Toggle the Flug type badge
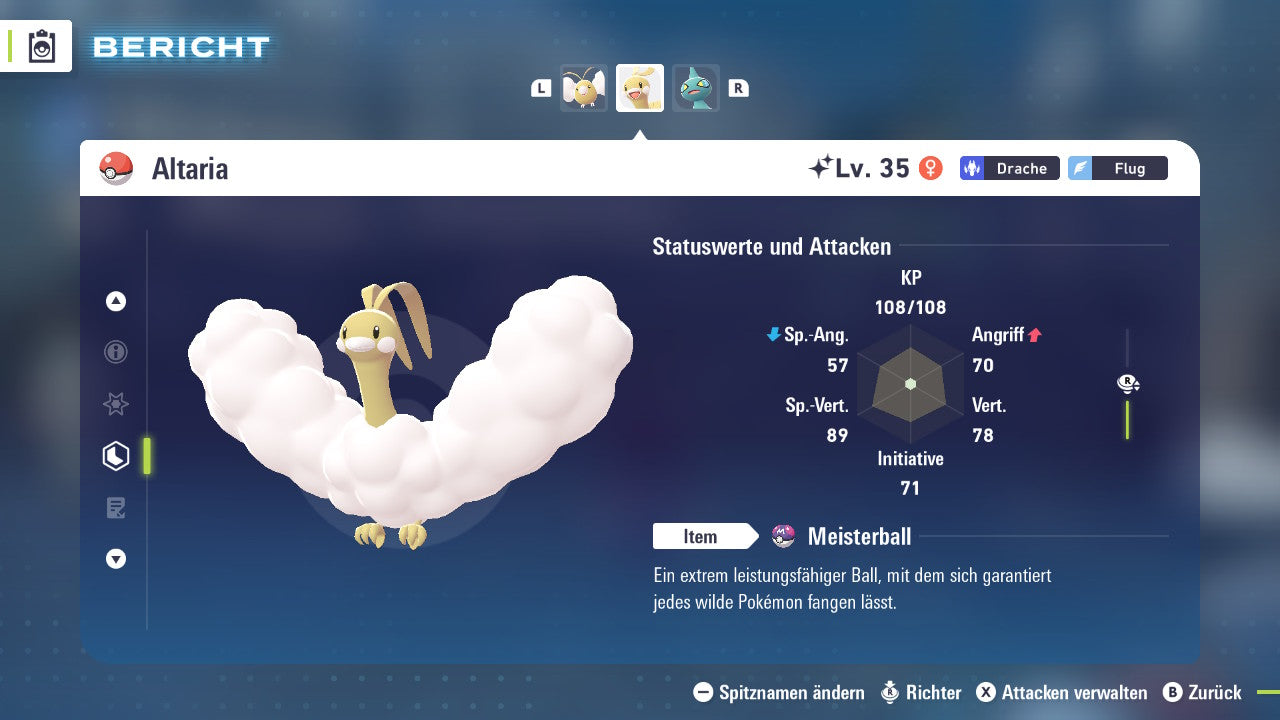The image size is (1280, 720). (1117, 168)
